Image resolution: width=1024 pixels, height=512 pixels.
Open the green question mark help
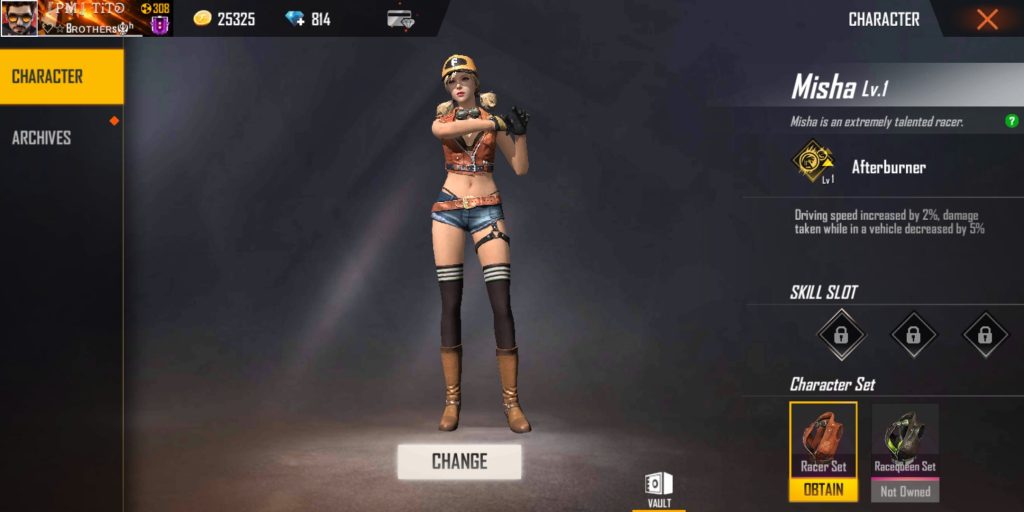1012,122
